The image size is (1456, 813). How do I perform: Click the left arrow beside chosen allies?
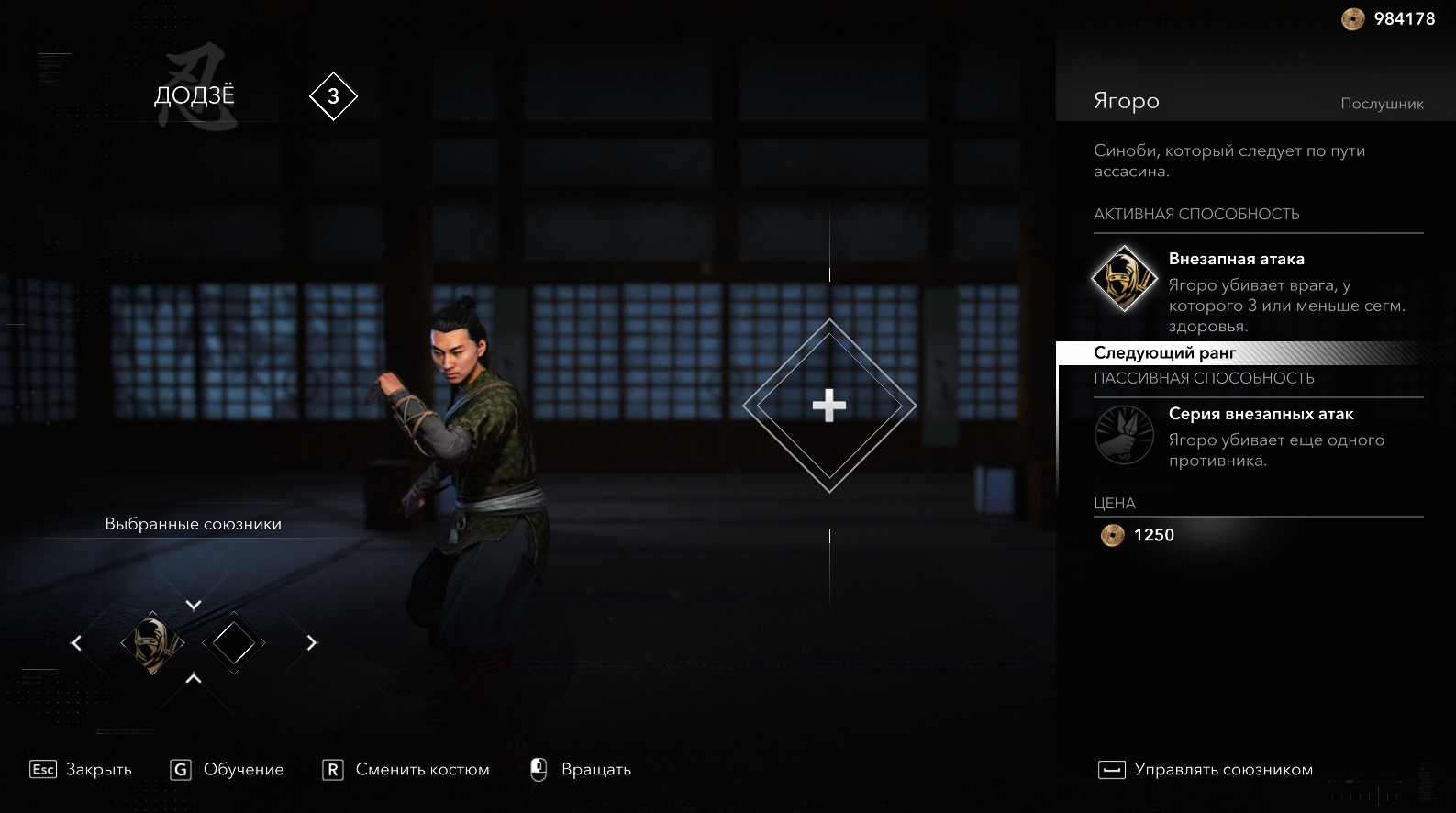coord(77,643)
